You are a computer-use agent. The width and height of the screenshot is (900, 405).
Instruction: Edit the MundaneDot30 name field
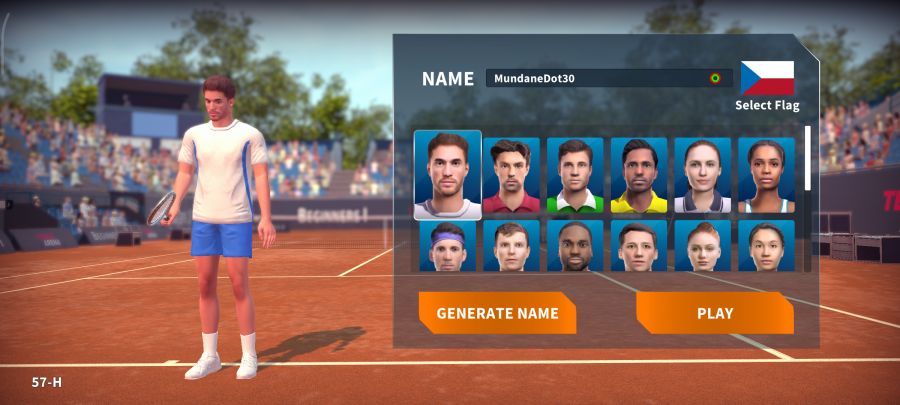596,78
